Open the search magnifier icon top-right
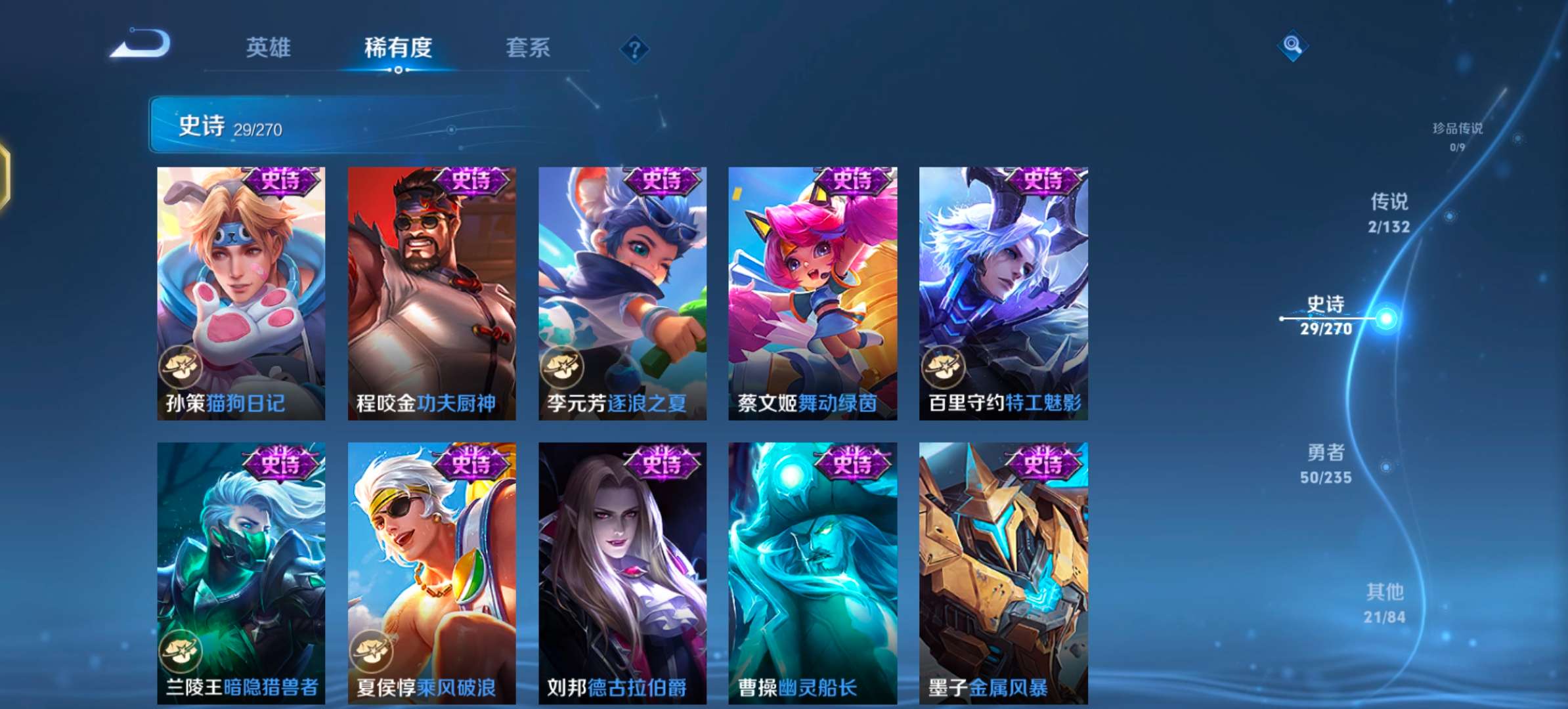Viewport: 1568px width, 709px height. point(1292,44)
